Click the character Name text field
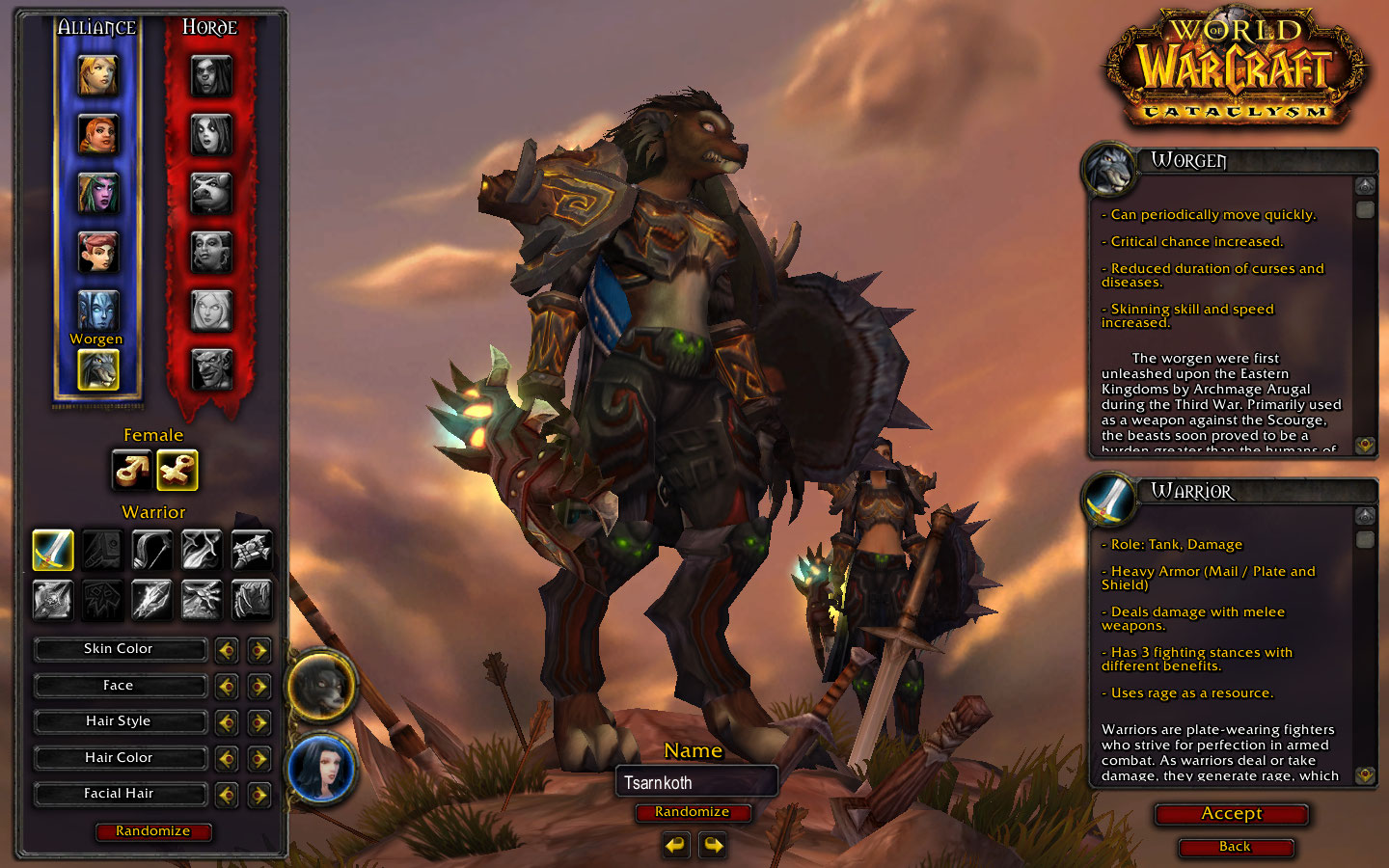Screen dimensions: 1389x868 695,782
